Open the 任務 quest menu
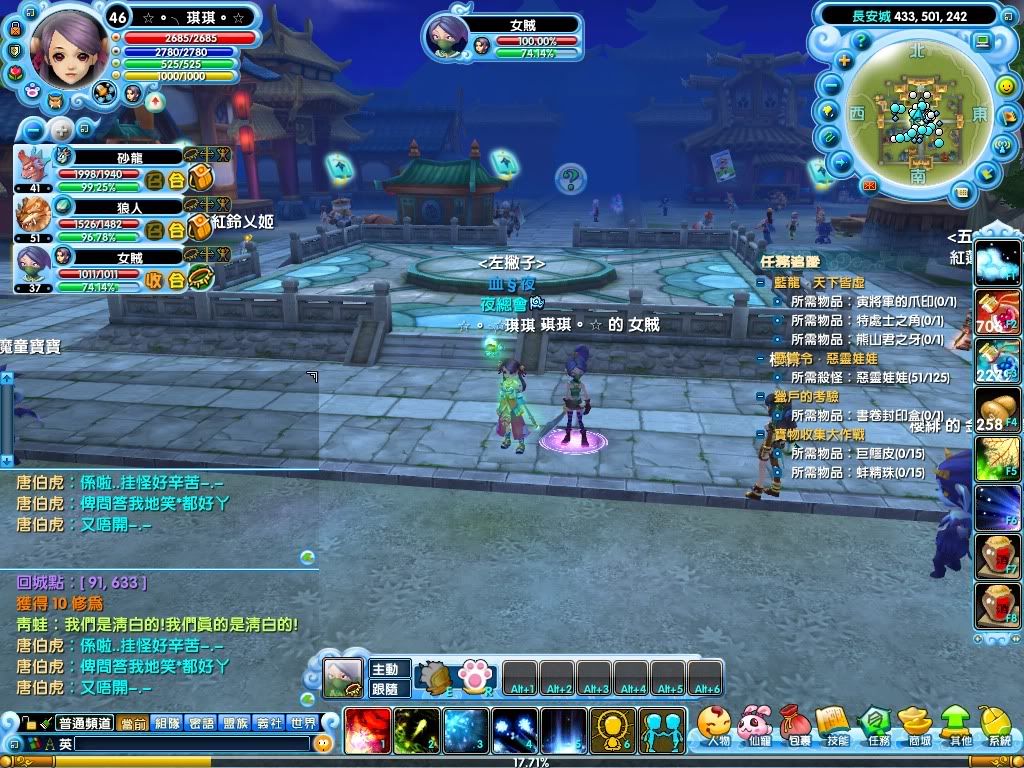Image resolution: width=1024 pixels, height=768 pixels. (876, 724)
